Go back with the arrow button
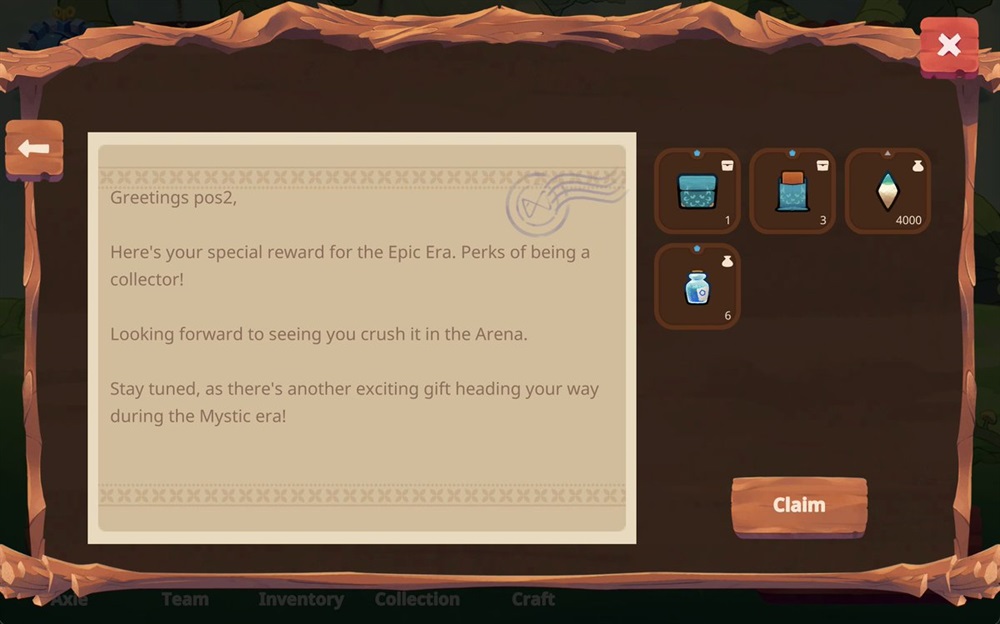The height and width of the screenshot is (624, 1000). coord(34,150)
